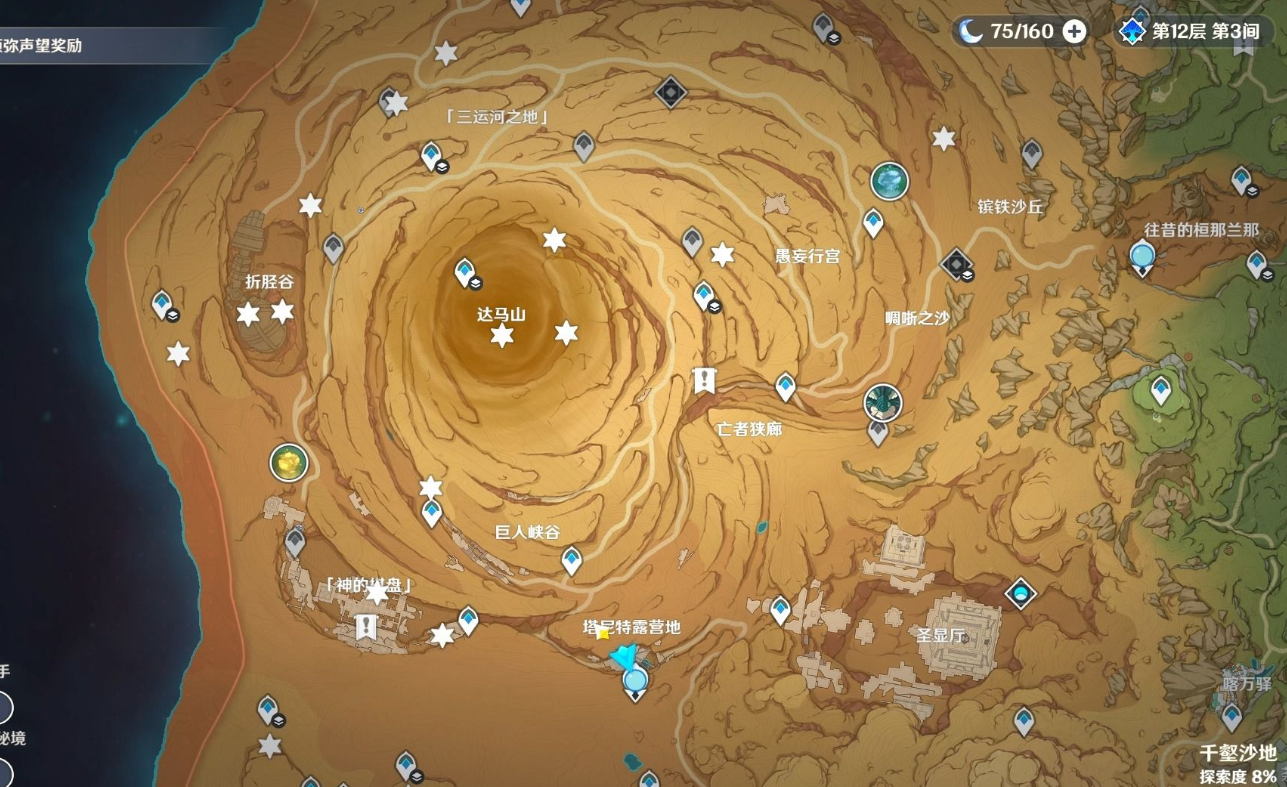The width and height of the screenshot is (1287, 787).
Task: Select the teleport waypoint under 巨人峡谷
Action: 571,559
